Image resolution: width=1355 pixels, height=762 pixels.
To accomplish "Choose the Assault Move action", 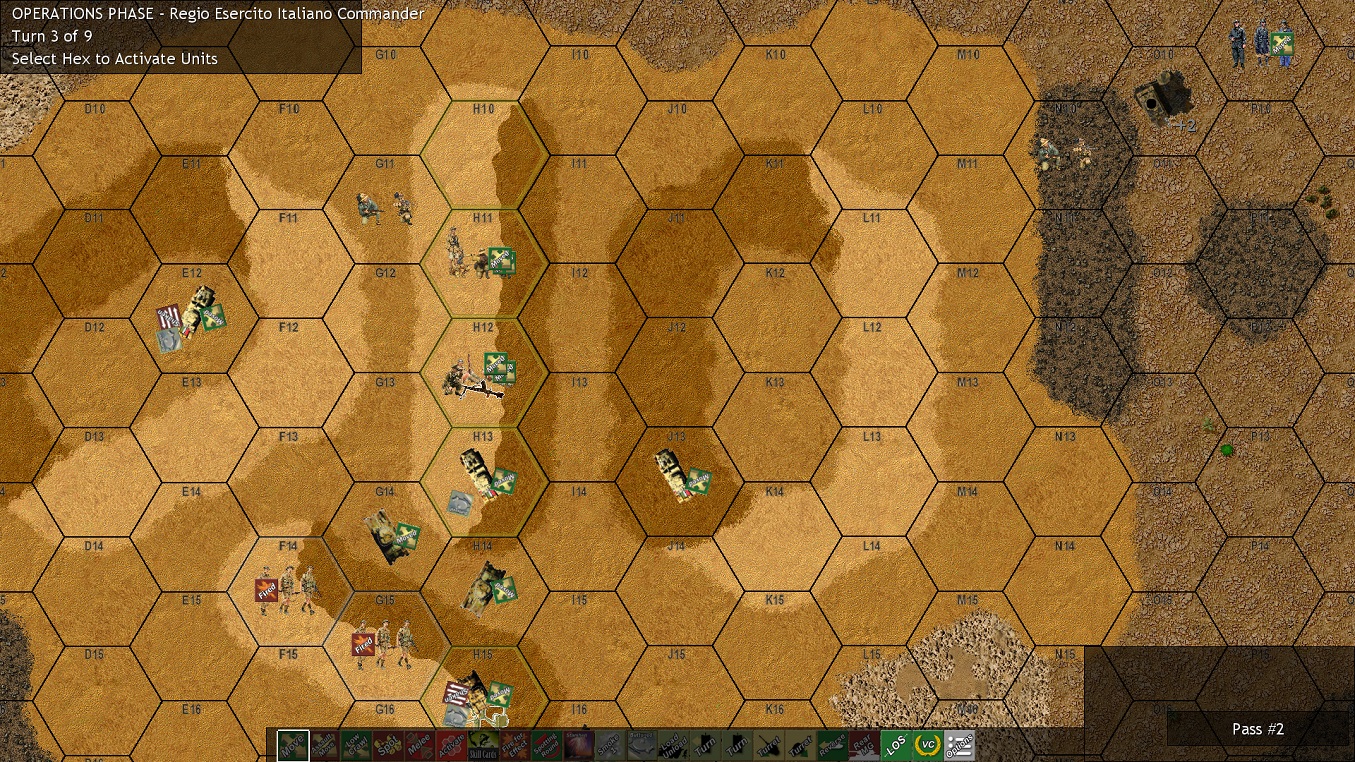I will [325, 744].
